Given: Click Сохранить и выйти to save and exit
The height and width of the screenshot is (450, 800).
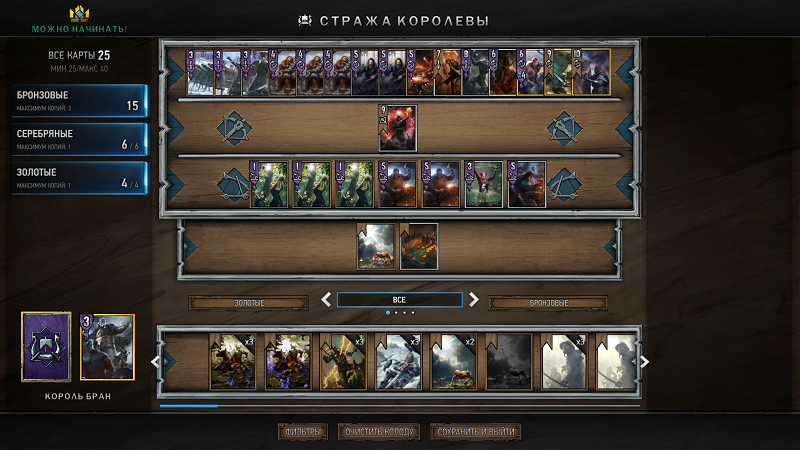Looking at the screenshot, I should point(475,432).
